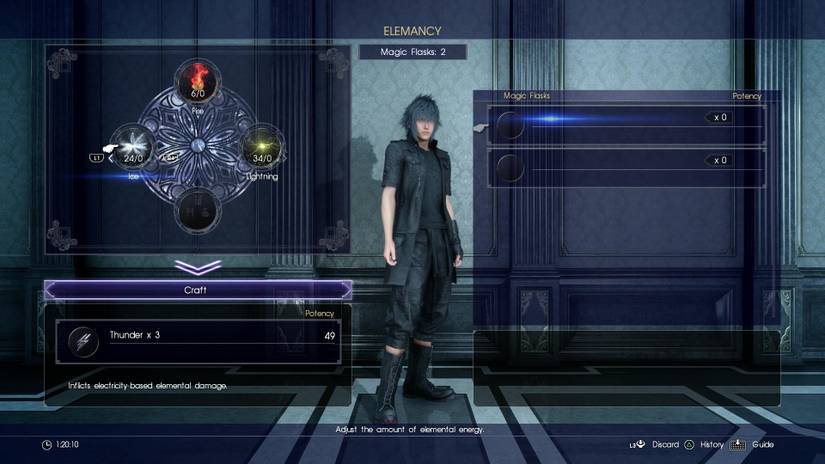Viewport: 825px width, 464px height.
Task: Choose the highlighted magic flask slot
Action: click(620, 125)
